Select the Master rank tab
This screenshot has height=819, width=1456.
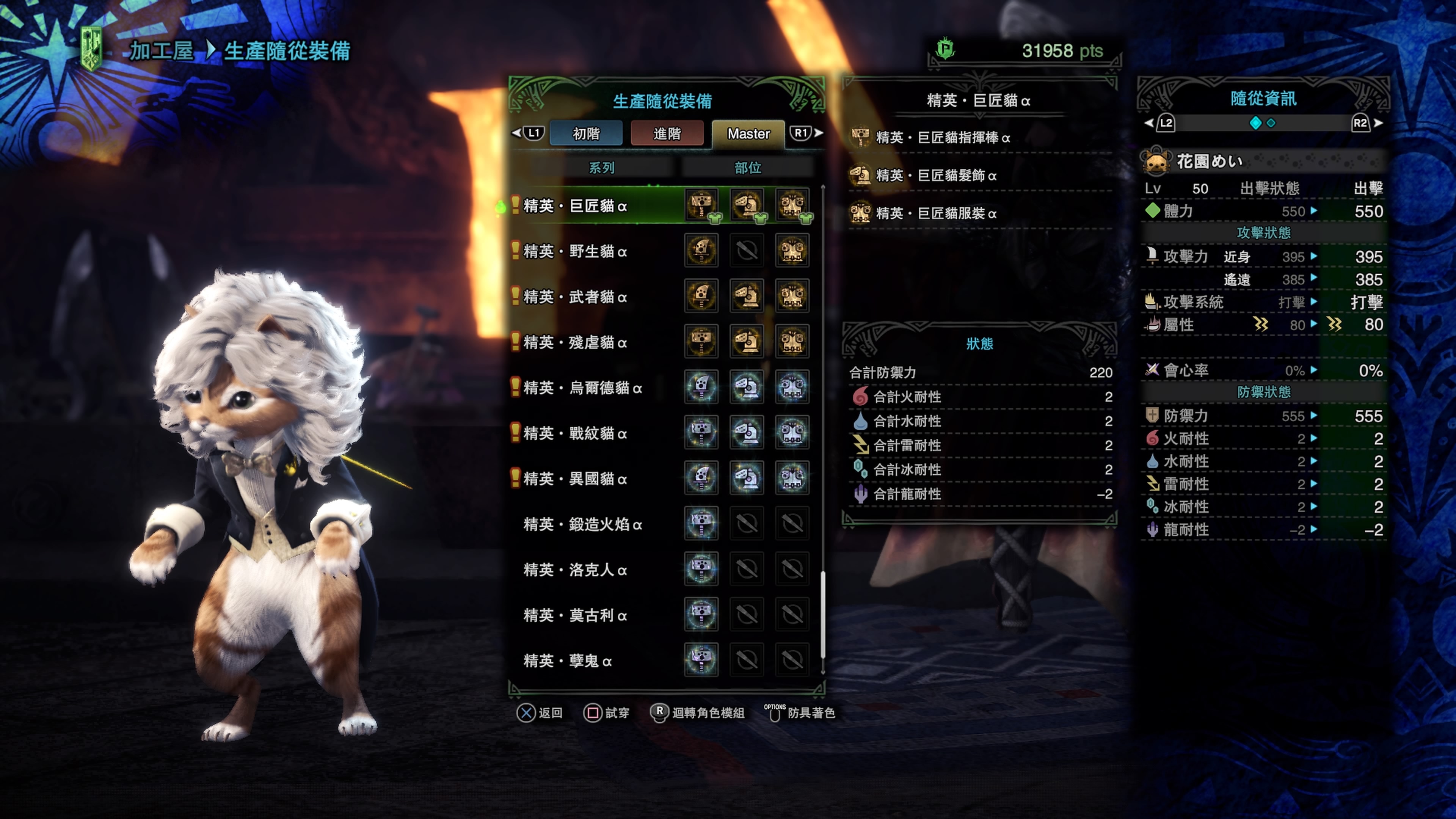point(748,134)
